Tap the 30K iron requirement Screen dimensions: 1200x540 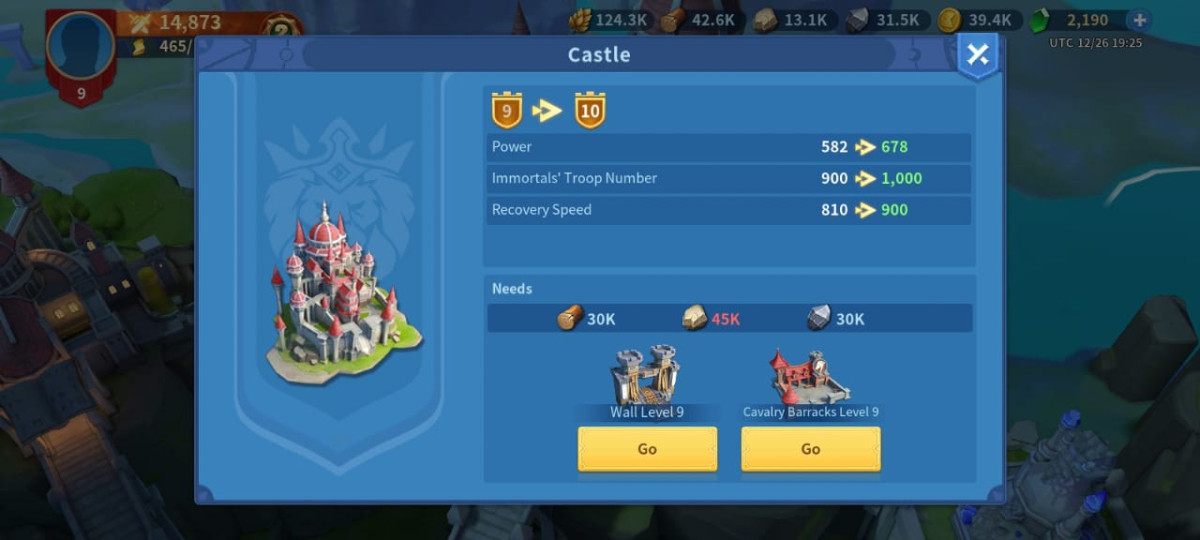click(x=836, y=319)
